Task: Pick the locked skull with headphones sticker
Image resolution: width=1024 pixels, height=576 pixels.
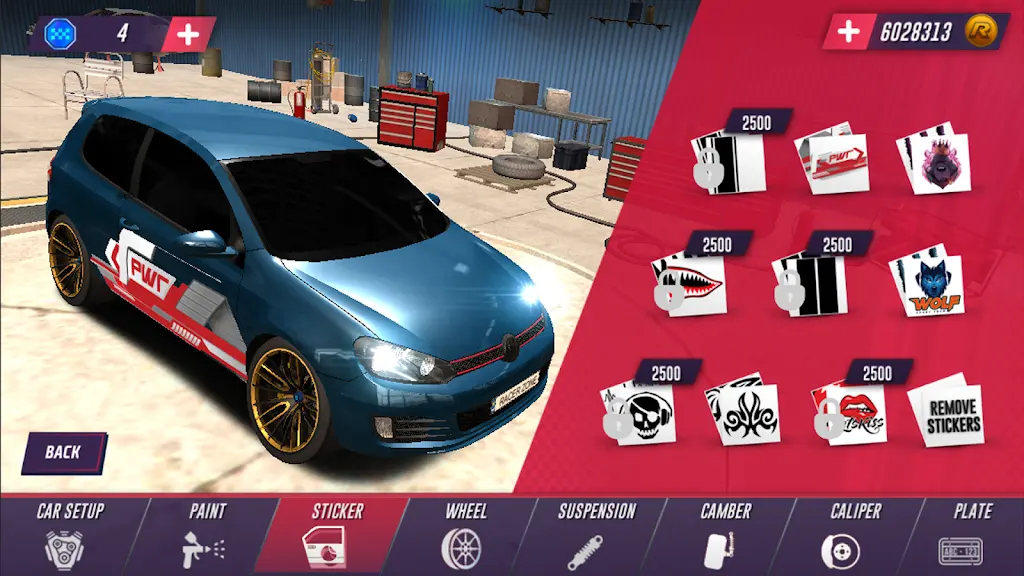Action: click(x=639, y=412)
